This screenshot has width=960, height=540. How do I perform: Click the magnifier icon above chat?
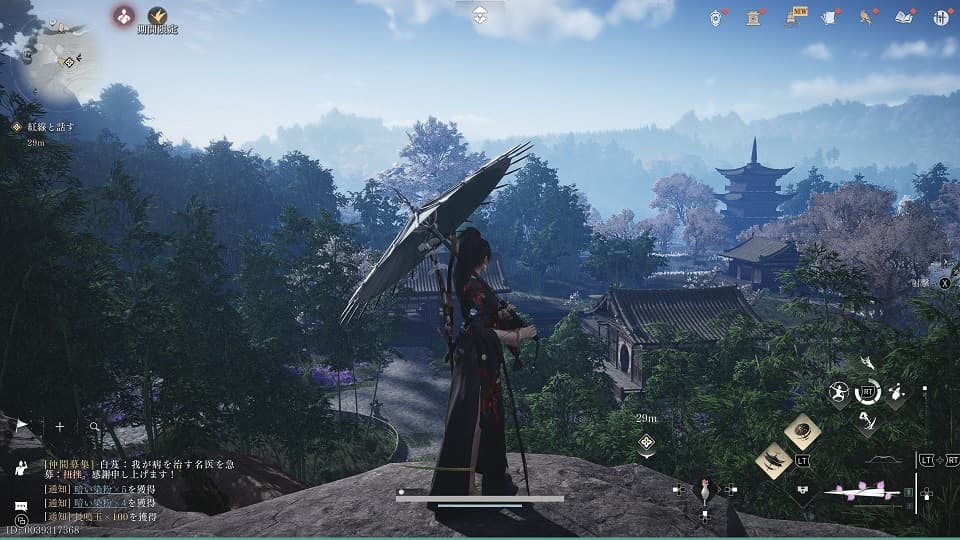pyautogui.click(x=94, y=427)
